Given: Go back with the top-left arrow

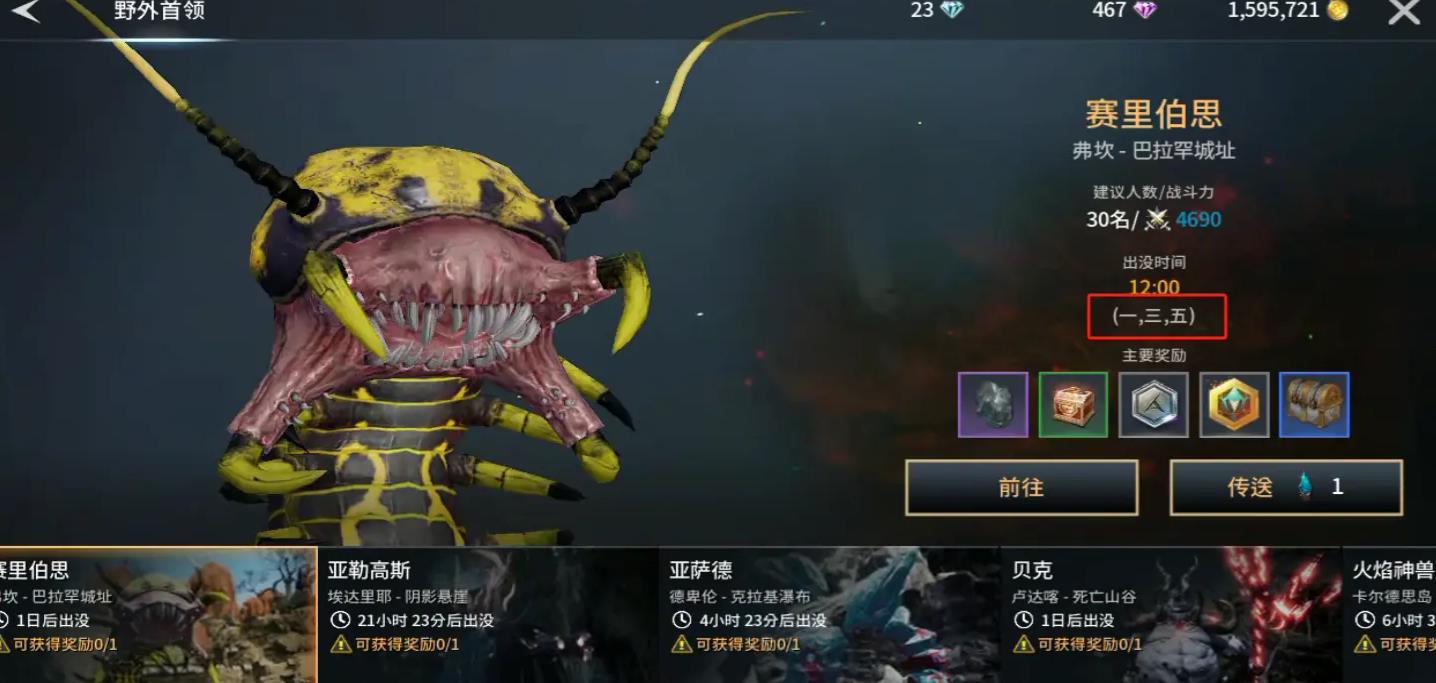Looking at the screenshot, I should point(25,12).
